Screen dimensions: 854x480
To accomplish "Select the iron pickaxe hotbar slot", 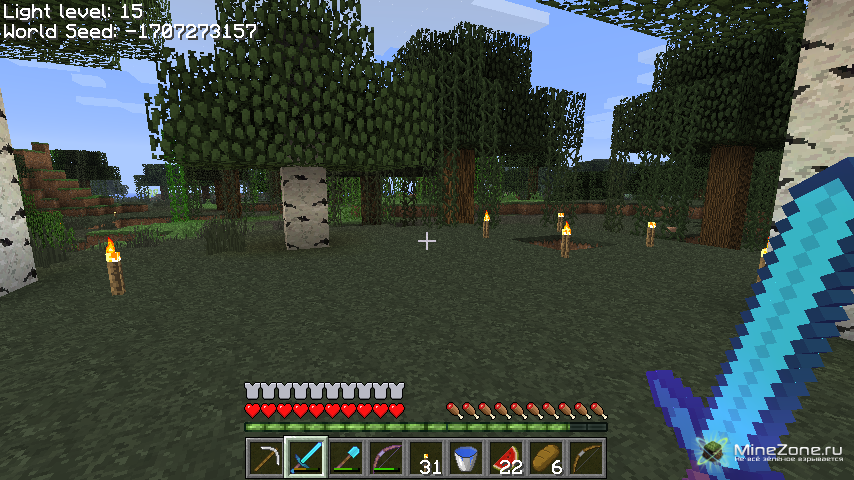I will (x=265, y=458).
